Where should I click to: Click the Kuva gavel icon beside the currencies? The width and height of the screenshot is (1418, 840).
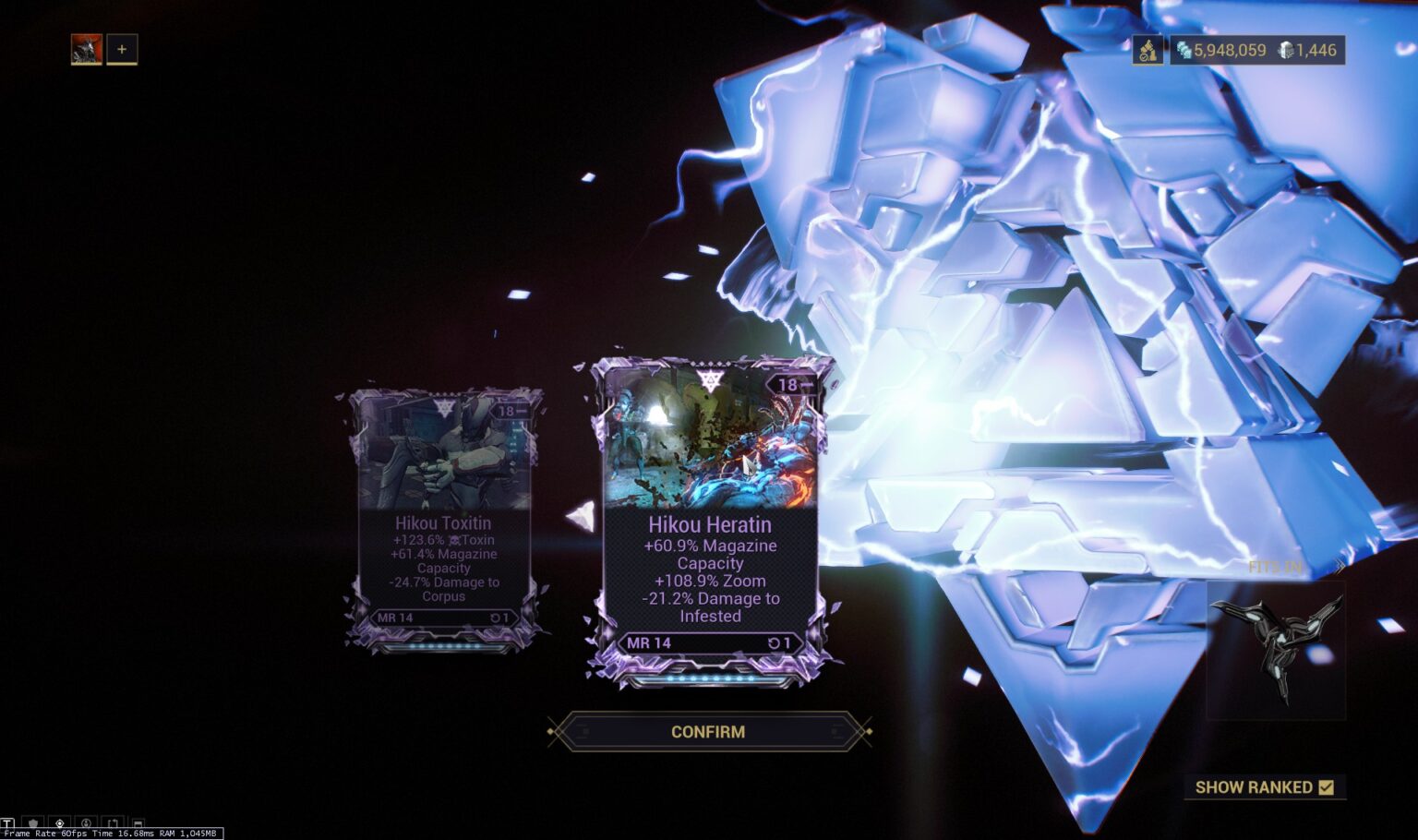(x=1147, y=49)
